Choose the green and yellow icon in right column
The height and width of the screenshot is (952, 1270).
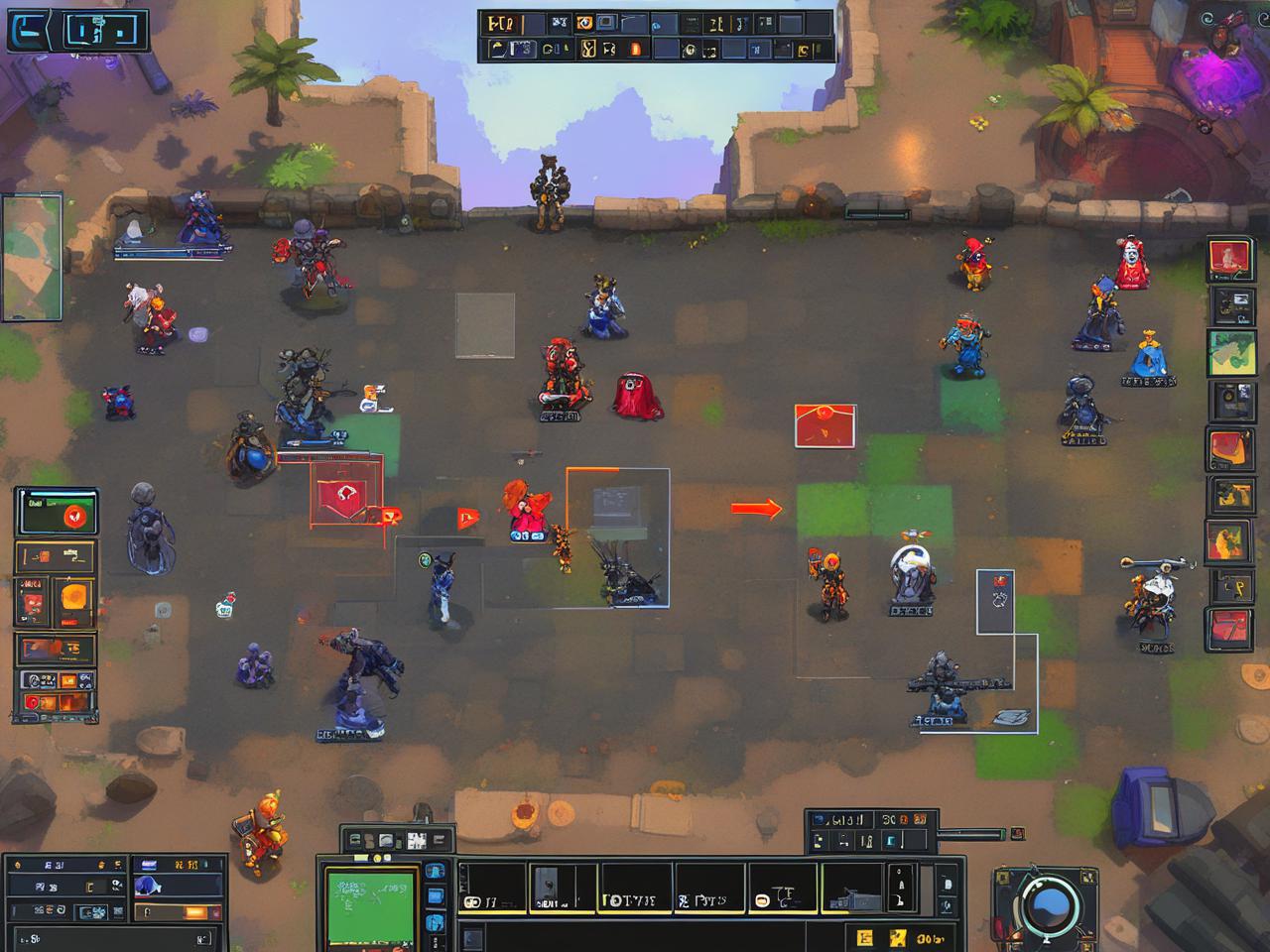point(1231,353)
